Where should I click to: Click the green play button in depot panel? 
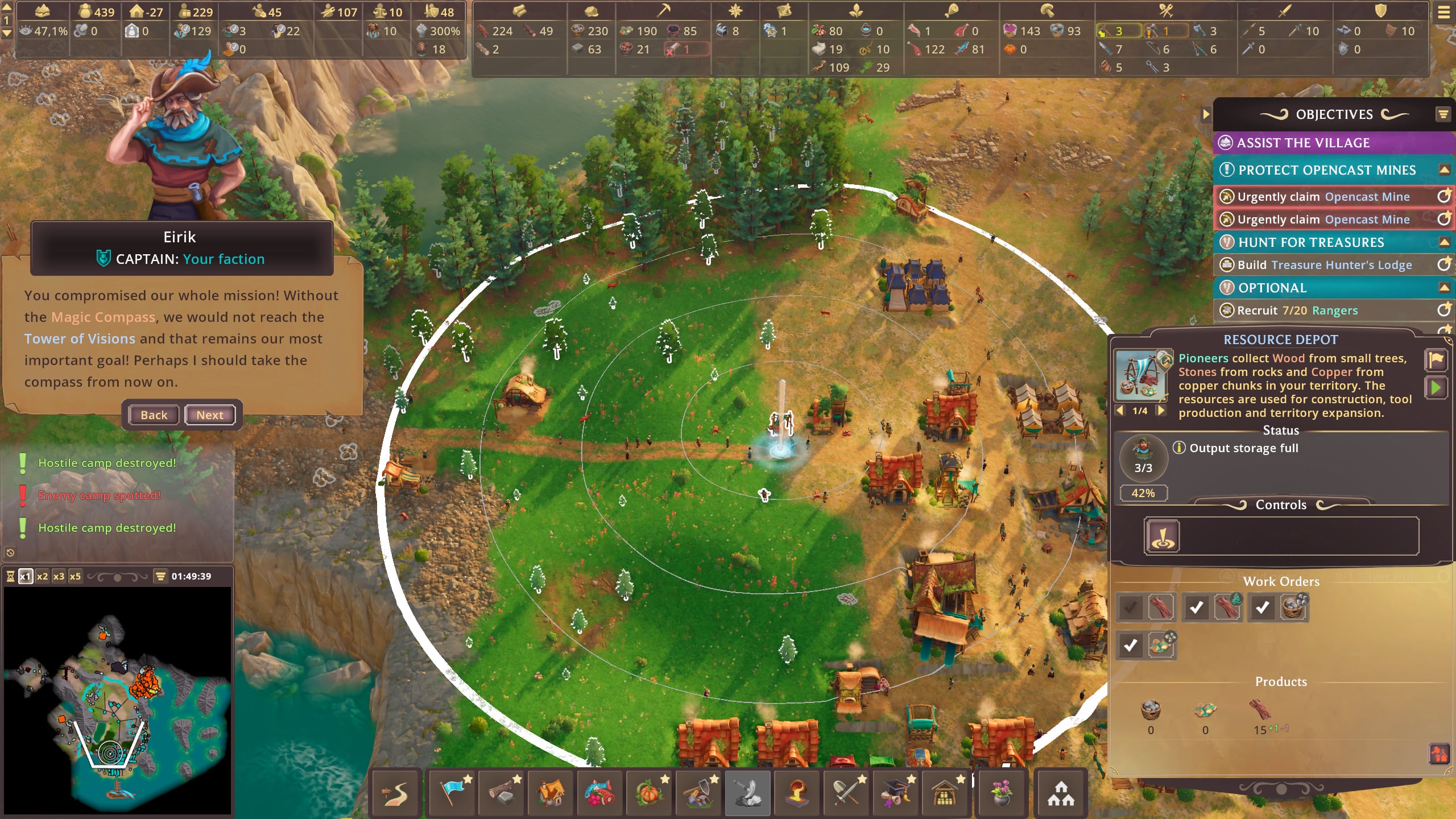point(1436,388)
